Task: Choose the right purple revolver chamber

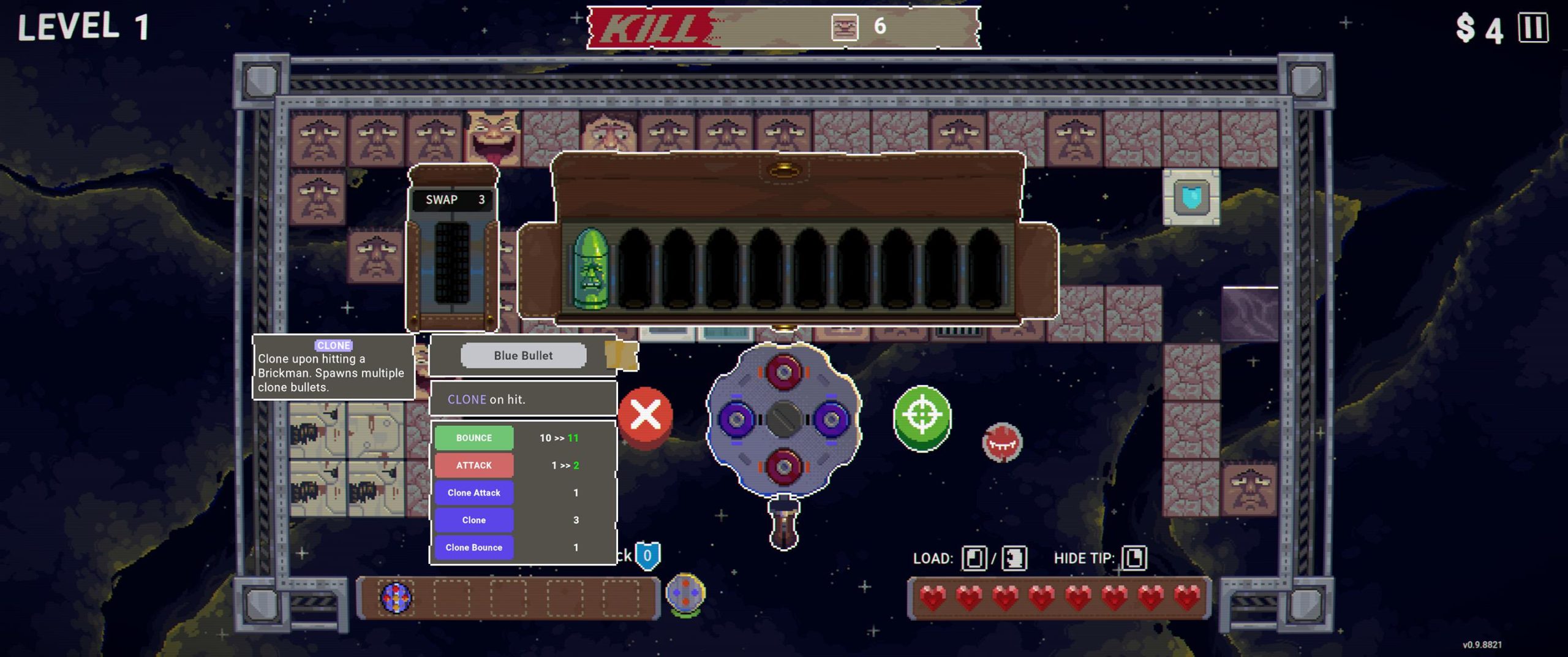Action: (831, 419)
